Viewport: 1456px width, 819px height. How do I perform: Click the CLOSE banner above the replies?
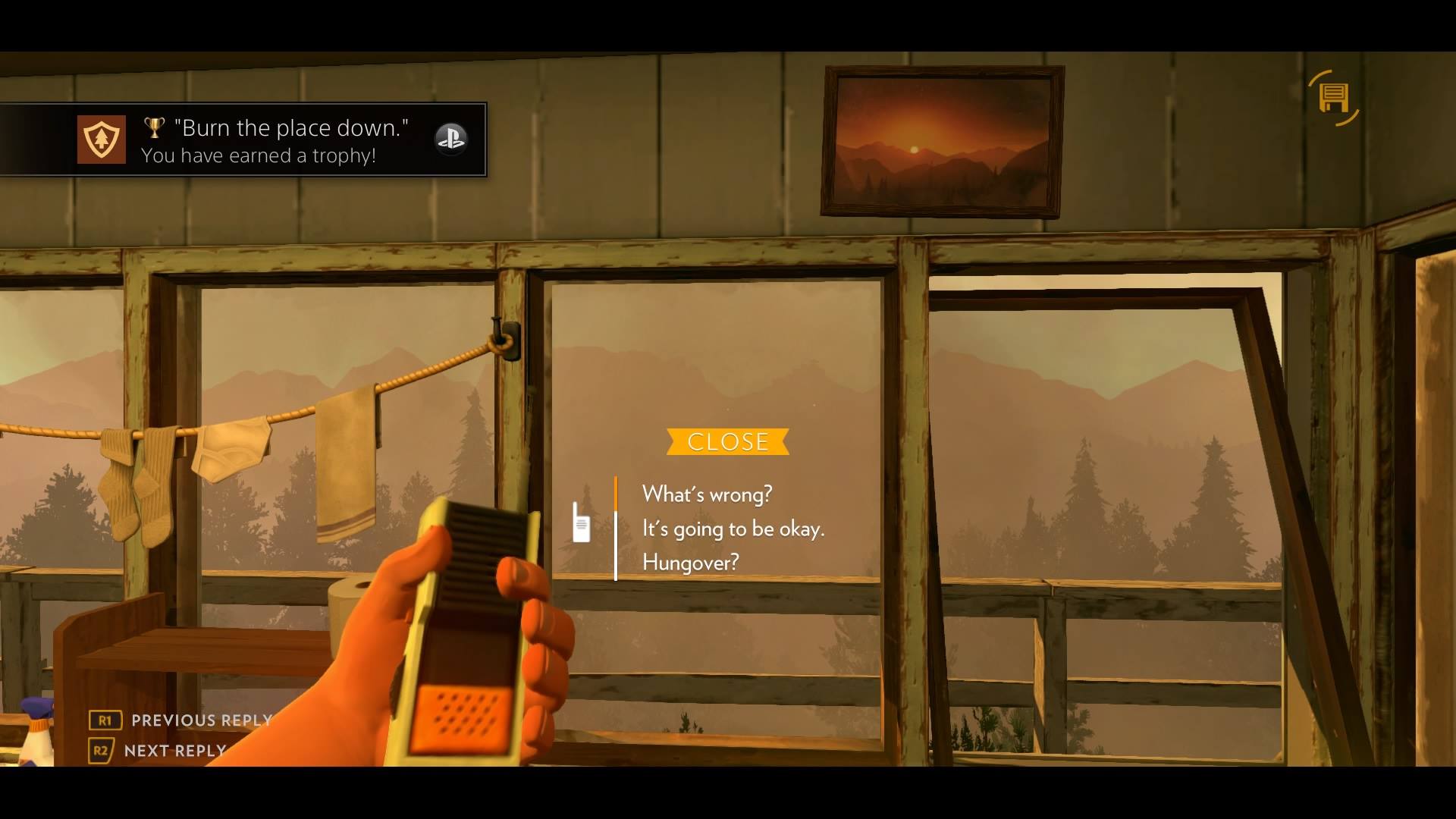click(727, 442)
